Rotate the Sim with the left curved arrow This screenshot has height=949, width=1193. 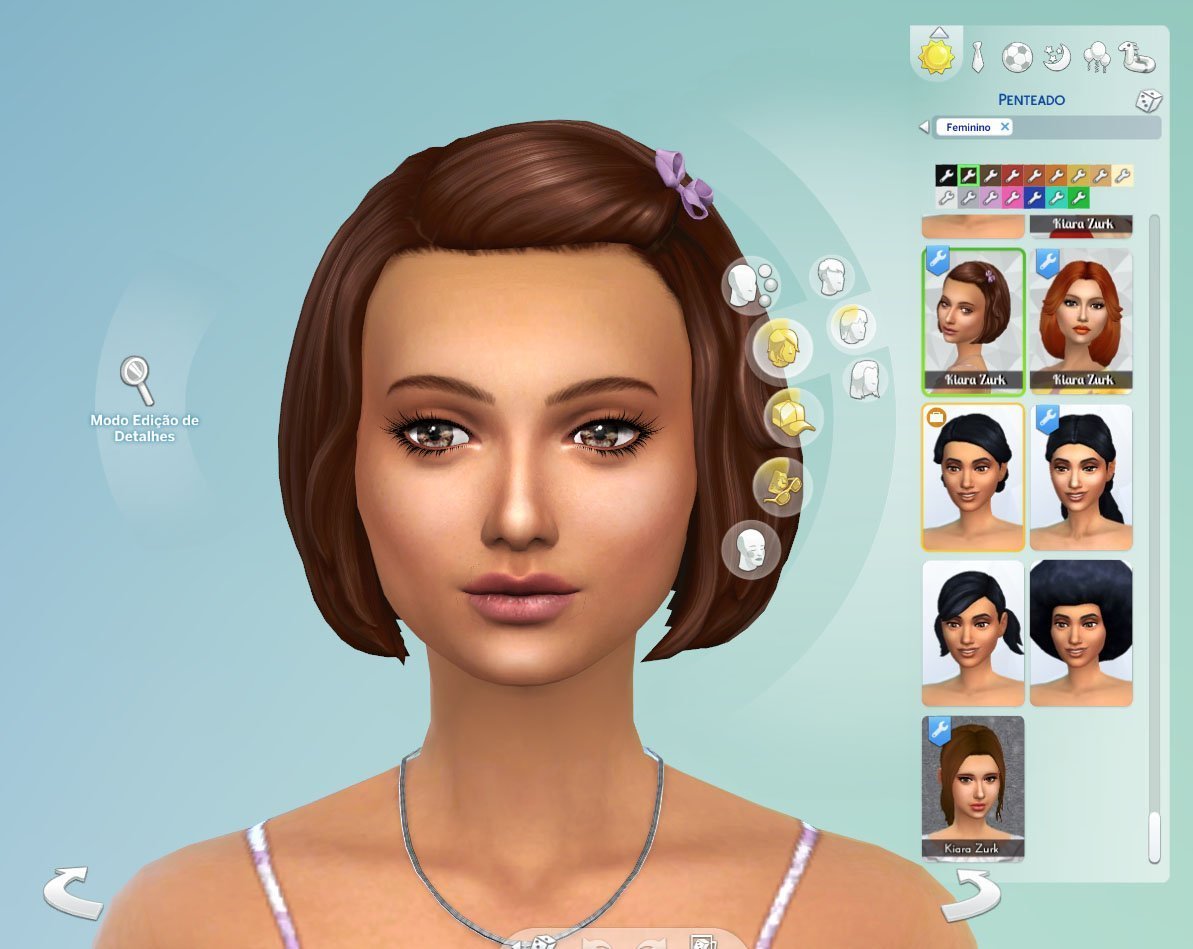(x=73, y=892)
